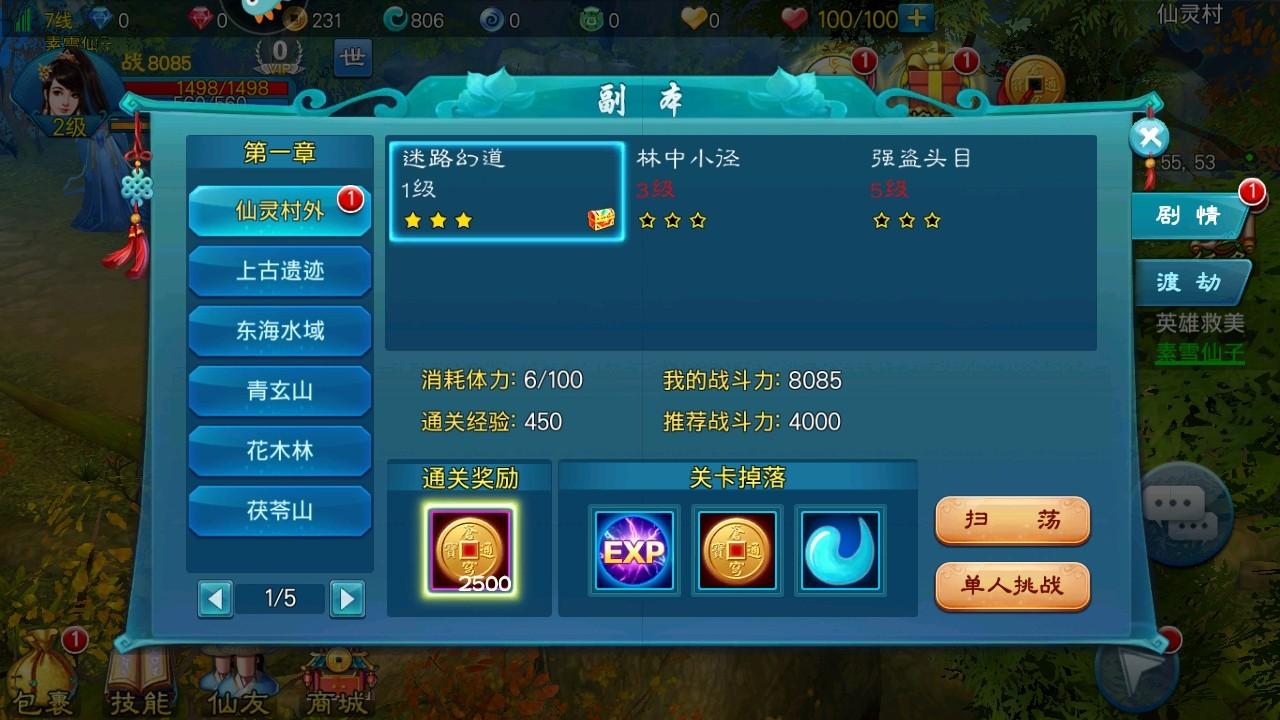Click the copper coin drop icon

(x=737, y=551)
